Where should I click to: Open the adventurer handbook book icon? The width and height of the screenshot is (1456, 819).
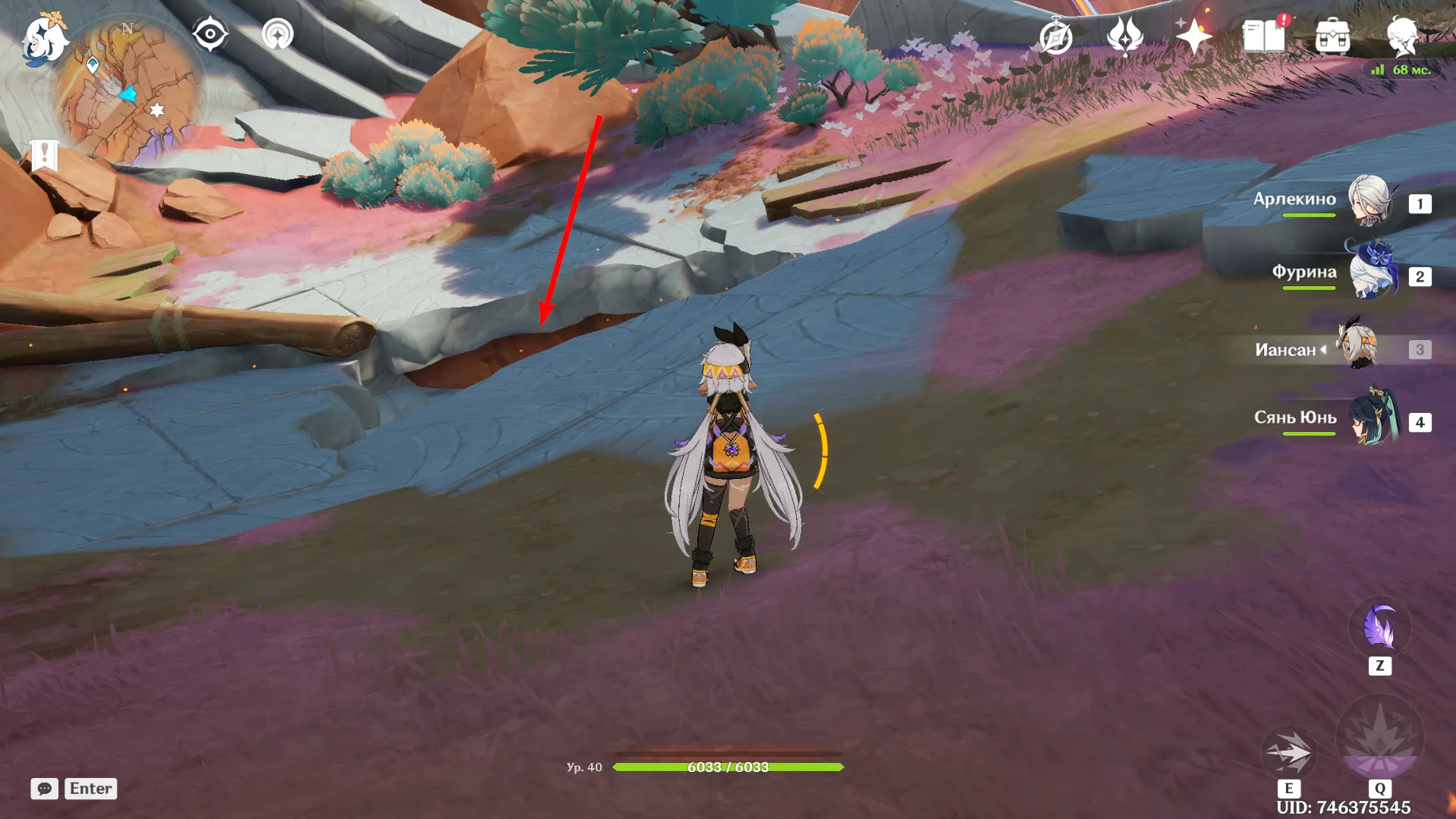pos(1263,36)
